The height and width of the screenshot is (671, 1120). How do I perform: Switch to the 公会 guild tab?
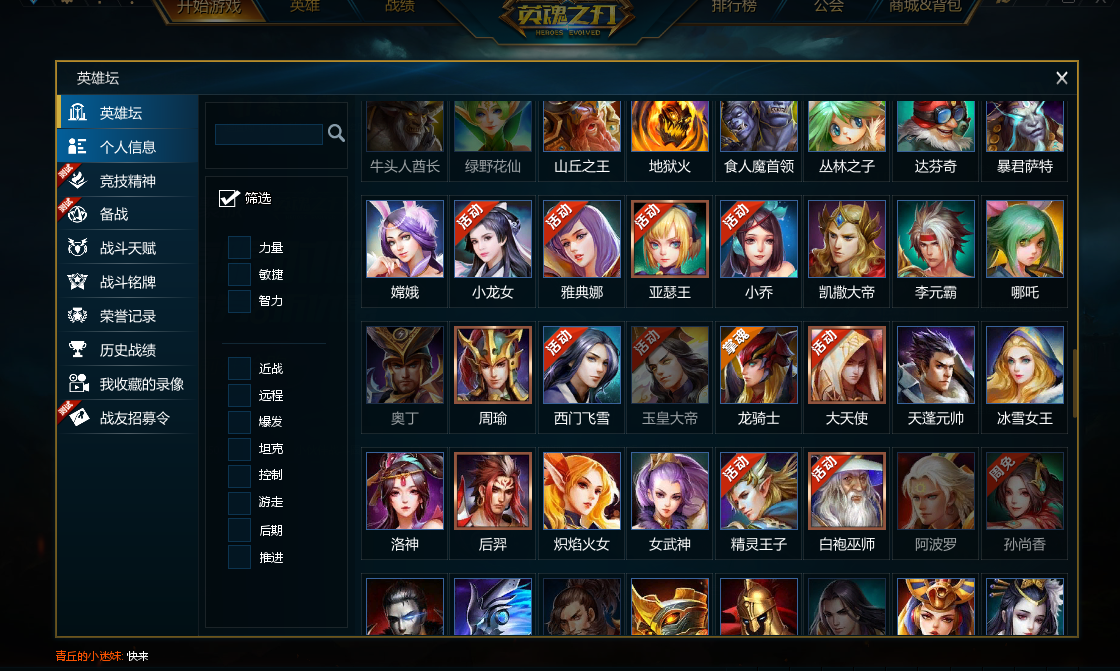[x=828, y=7]
